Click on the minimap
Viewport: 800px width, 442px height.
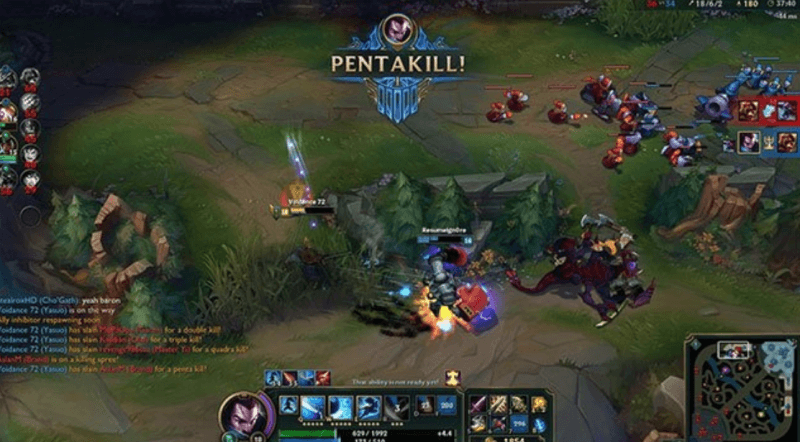(741, 386)
